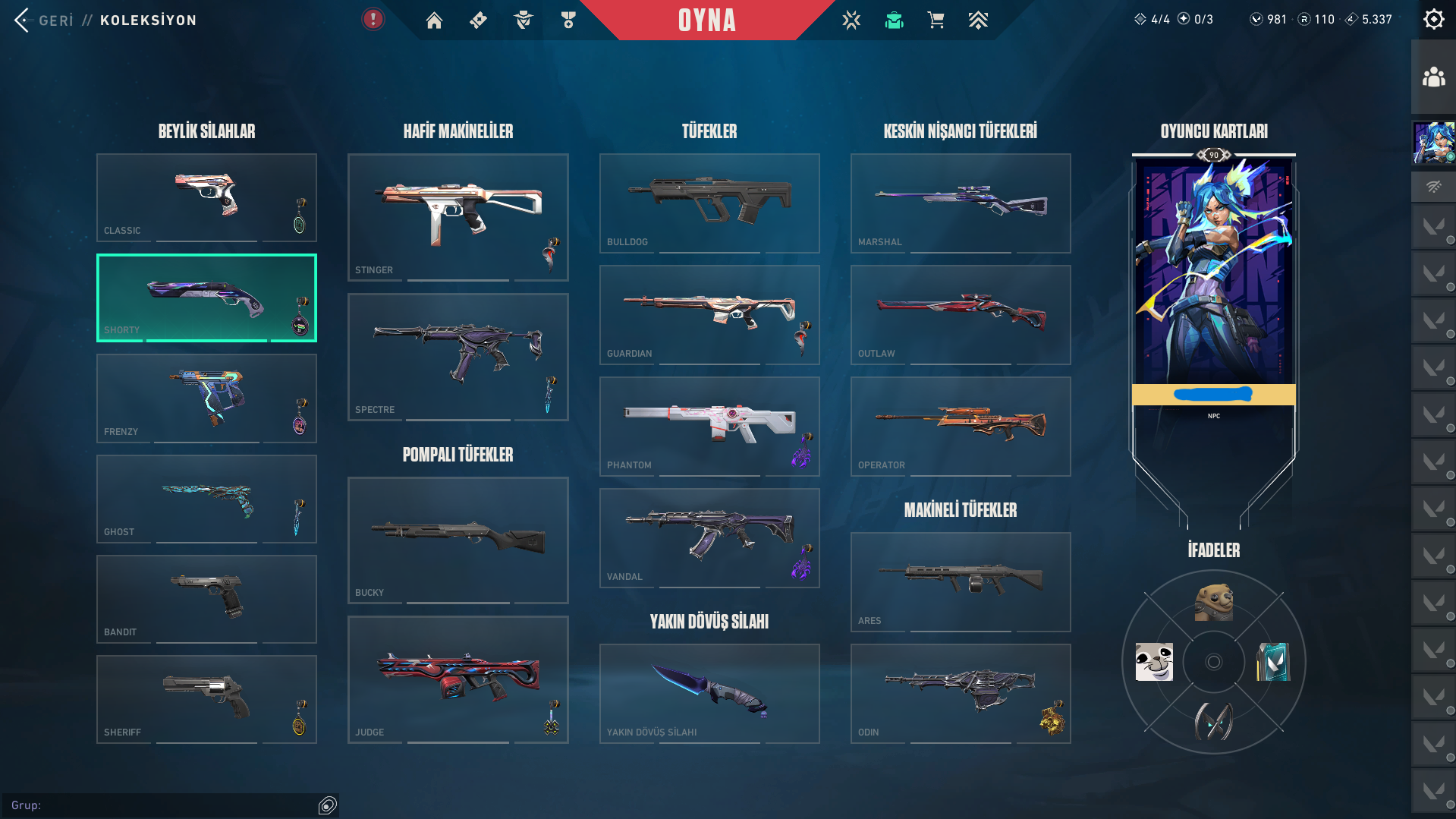Image resolution: width=1456 pixels, height=819 pixels.
Task: Select the Operator sniper slot
Action: [x=961, y=427]
